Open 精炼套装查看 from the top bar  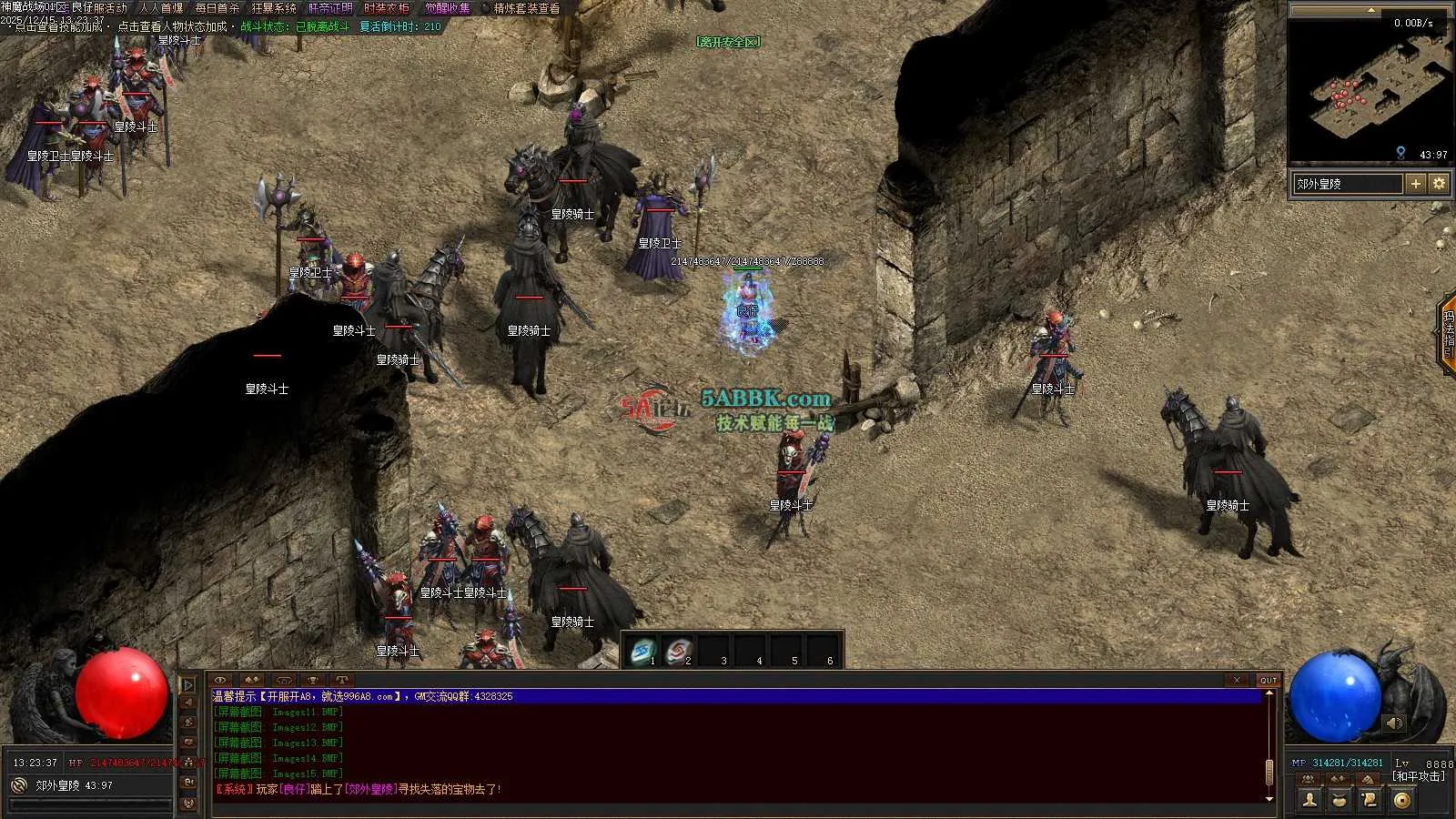coord(527,8)
